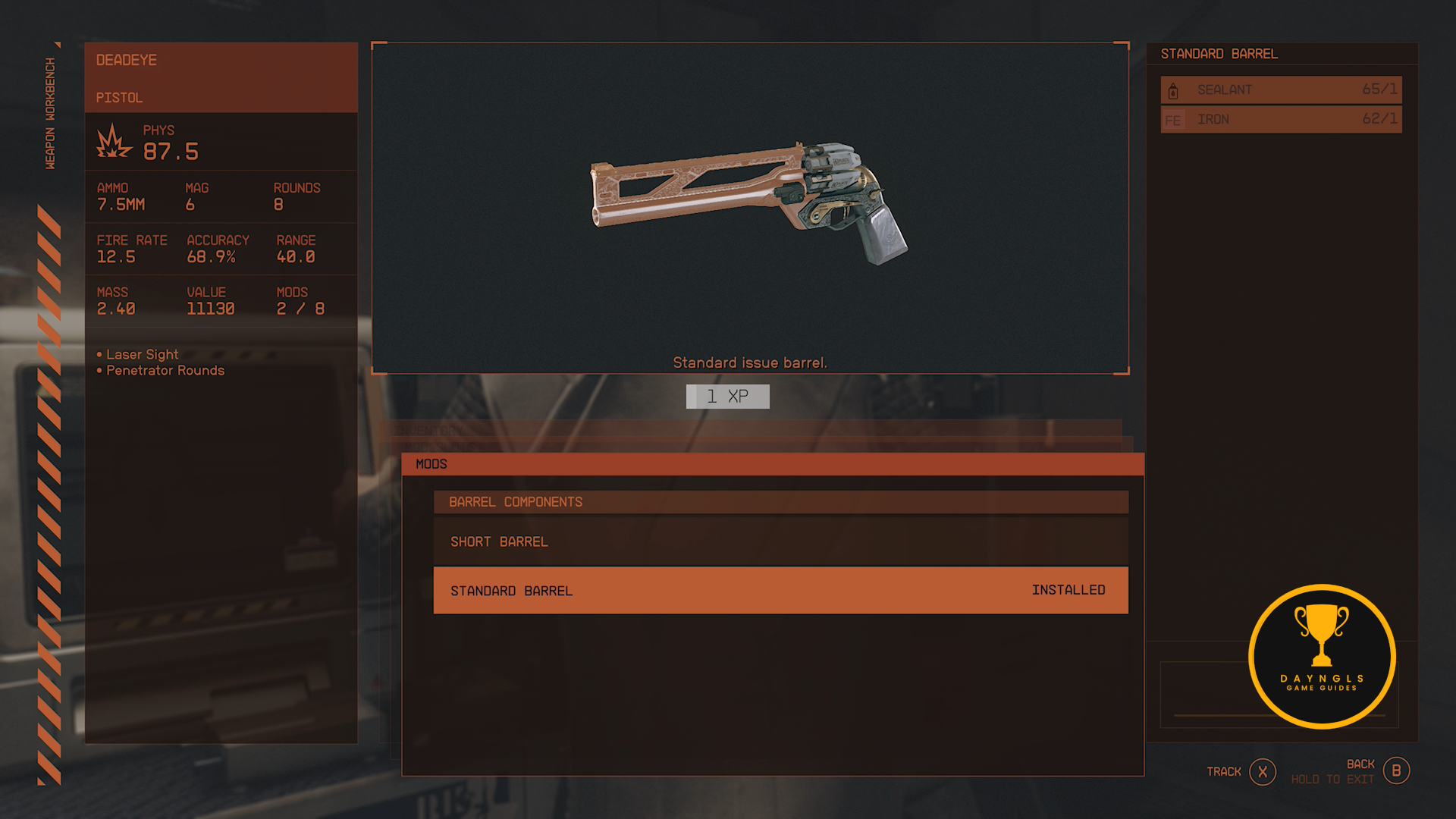Select the Iron resource requirement row
This screenshot has height=819, width=1456.
pos(1281,119)
